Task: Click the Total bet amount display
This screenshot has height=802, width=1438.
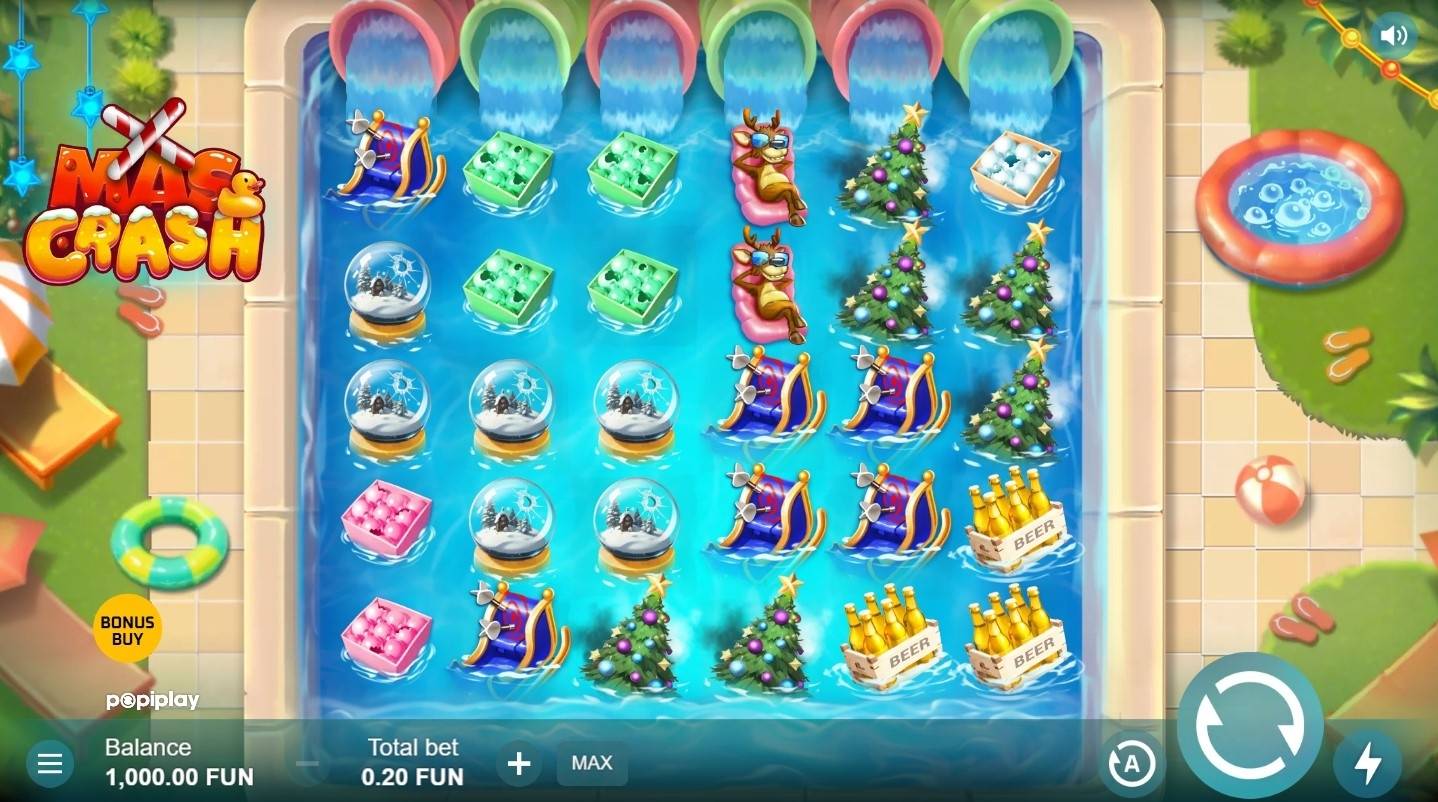Action: coord(411,763)
